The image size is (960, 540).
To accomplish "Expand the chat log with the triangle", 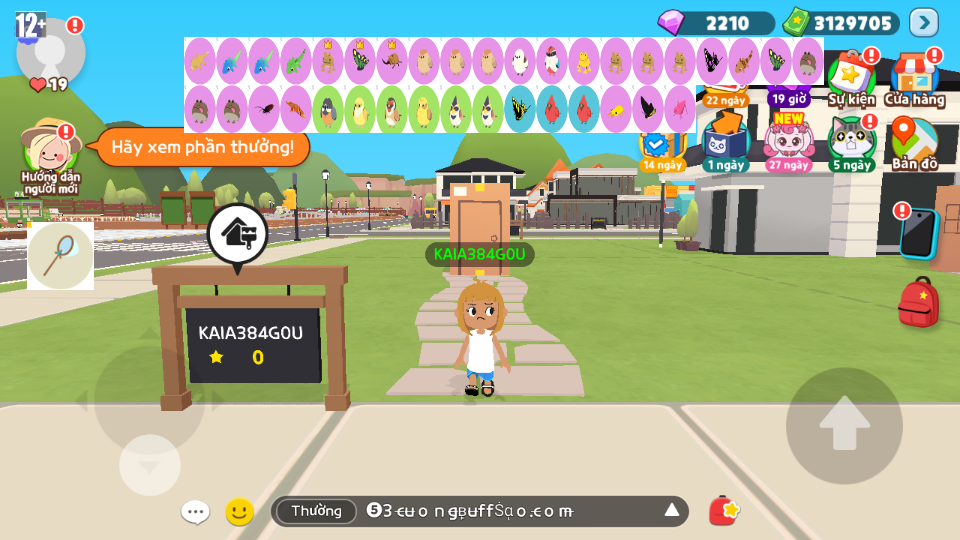I will click(672, 511).
